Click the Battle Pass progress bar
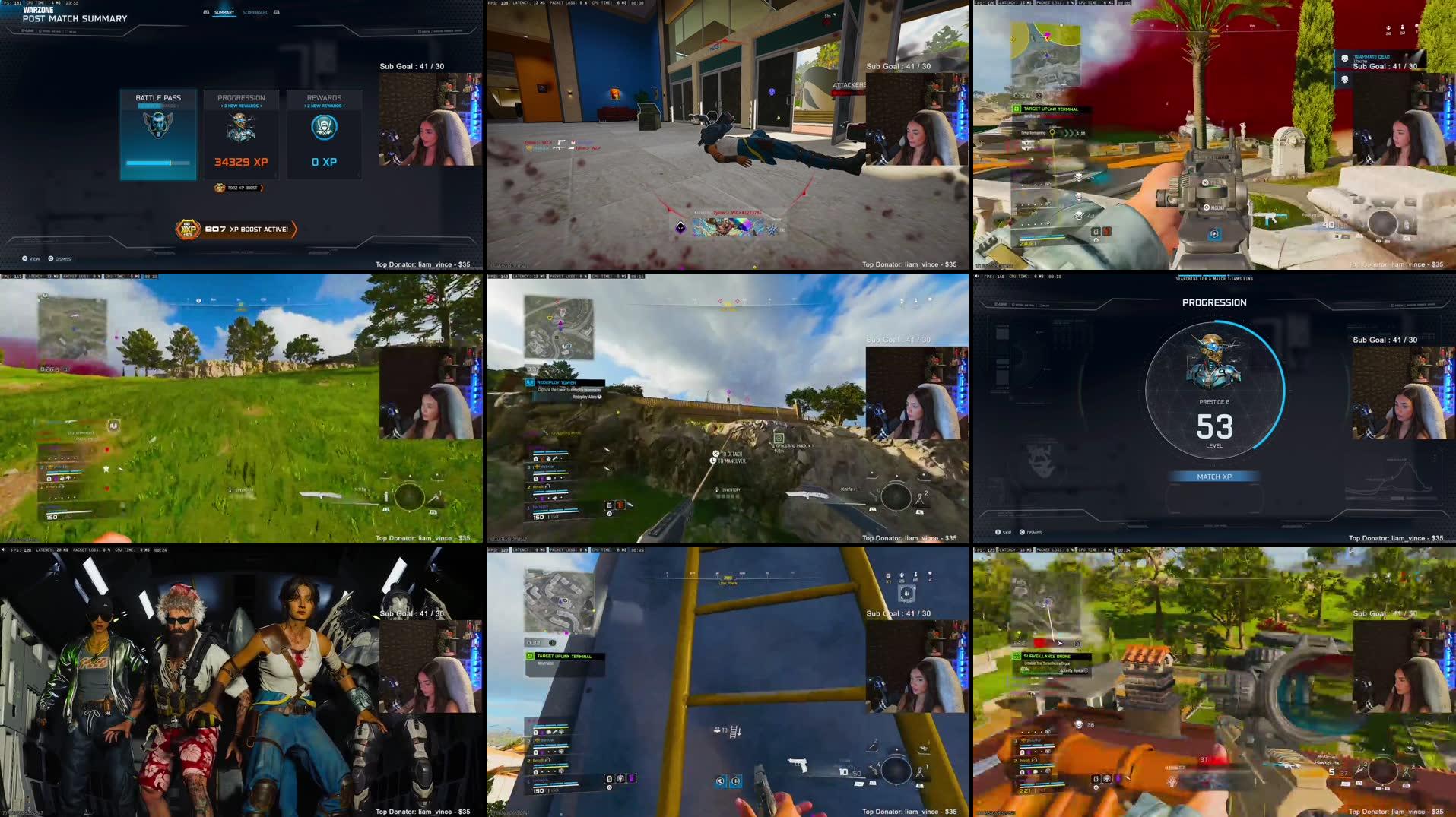The height and width of the screenshot is (817, 1456). tap(157, 162)
